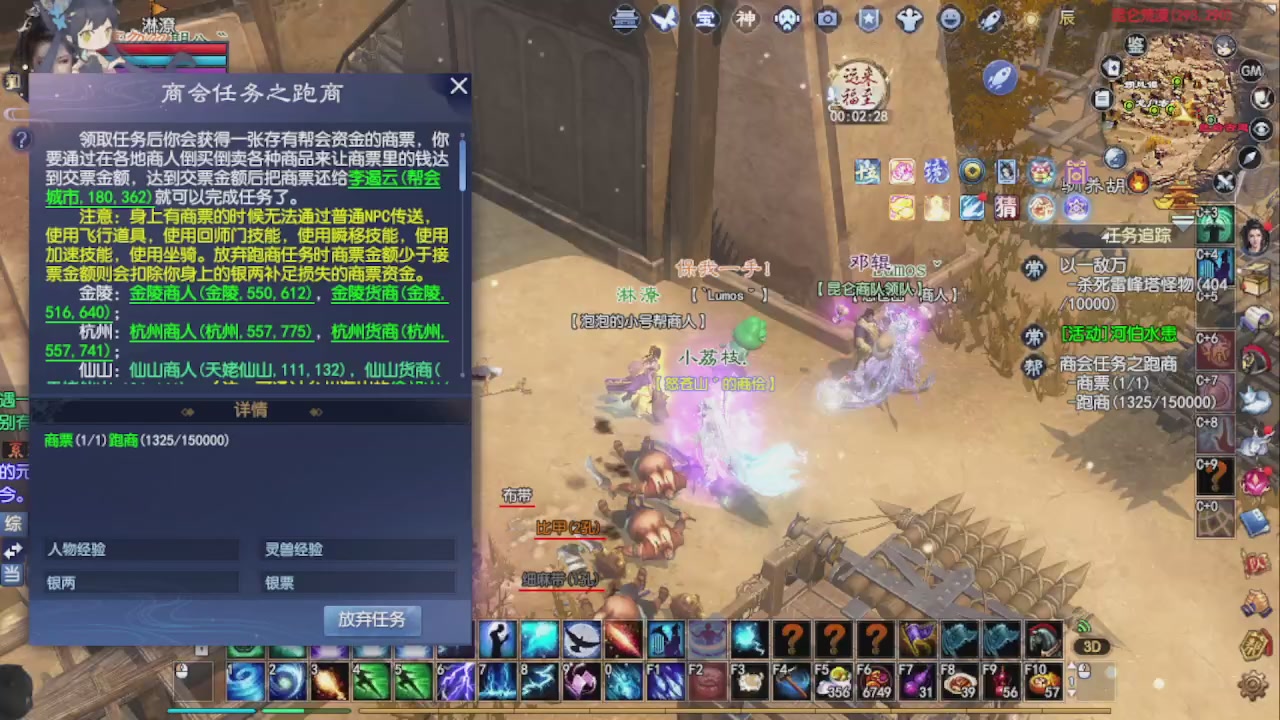
Task: Select the first skill icon in the hotbar
Action: [x=246, y=681]
